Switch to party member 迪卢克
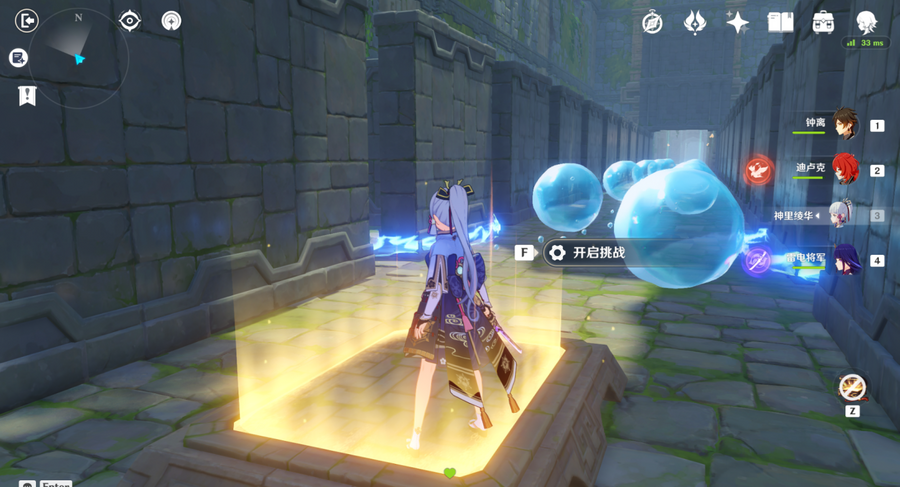The height and width of the screenshot is (487, 900). (845, 169)
